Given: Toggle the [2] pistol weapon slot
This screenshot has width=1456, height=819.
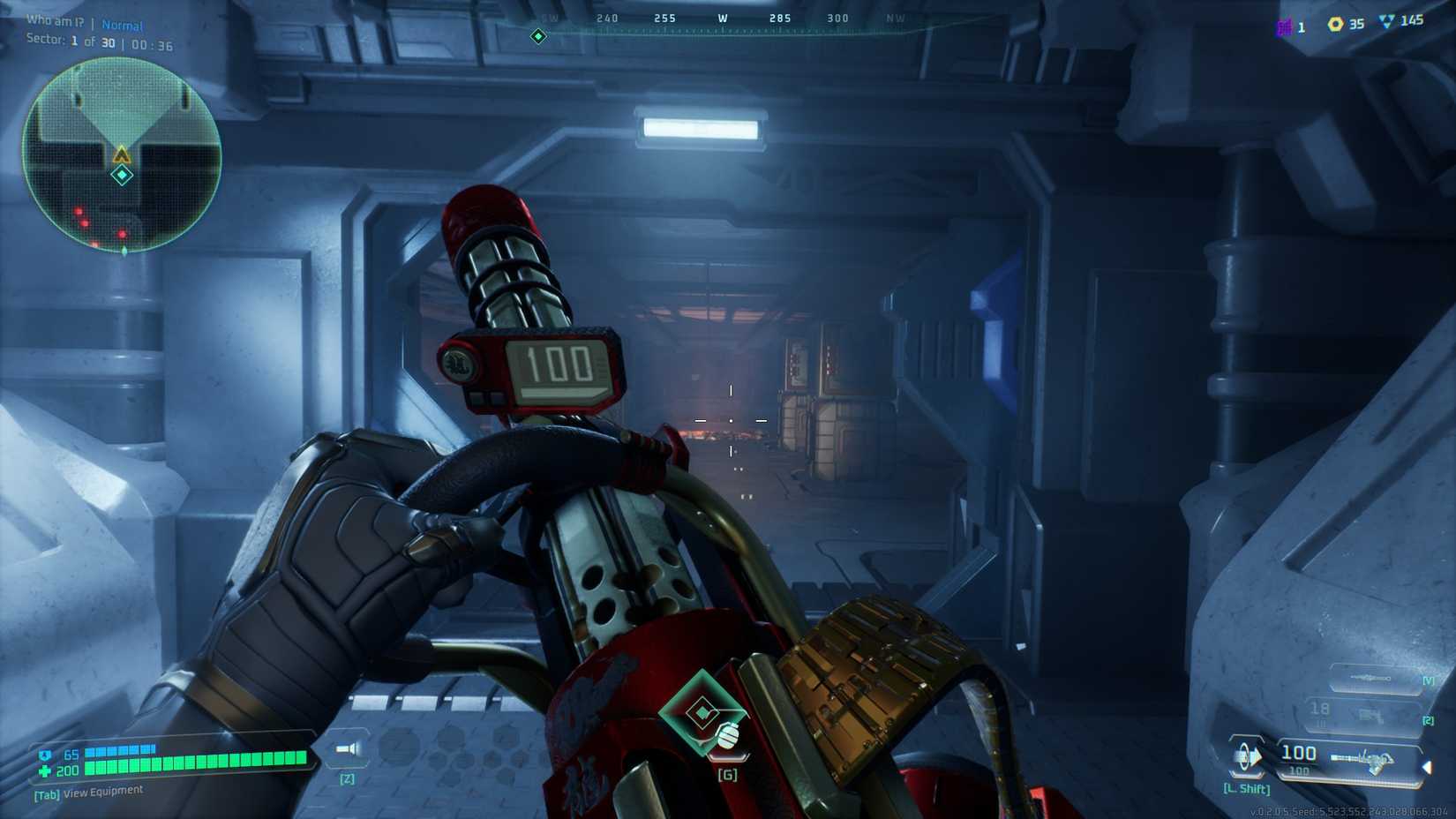Looking at the screenshot, I should [1429, 720].
